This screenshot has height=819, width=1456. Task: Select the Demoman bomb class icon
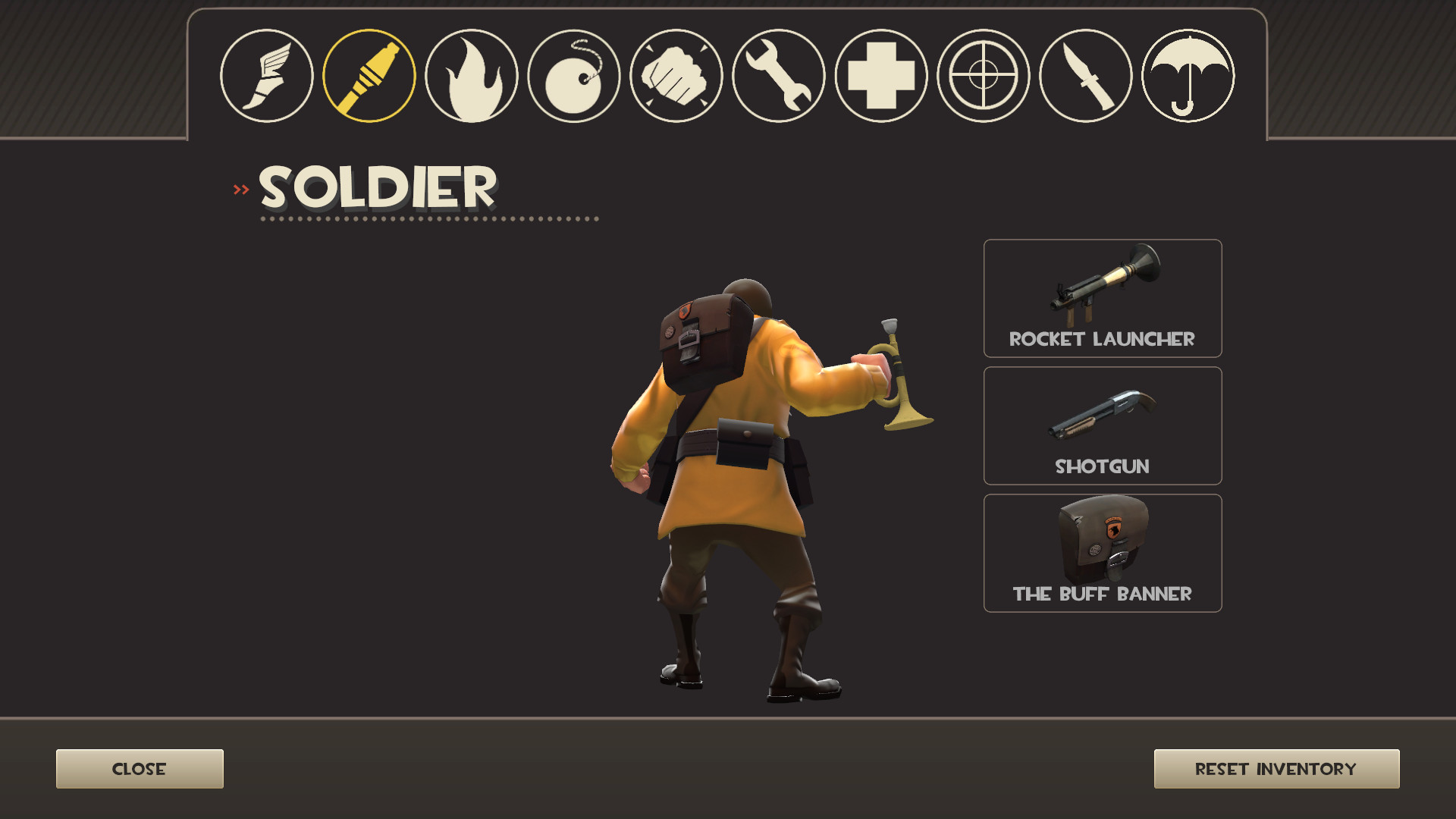(x=573, y=76)
